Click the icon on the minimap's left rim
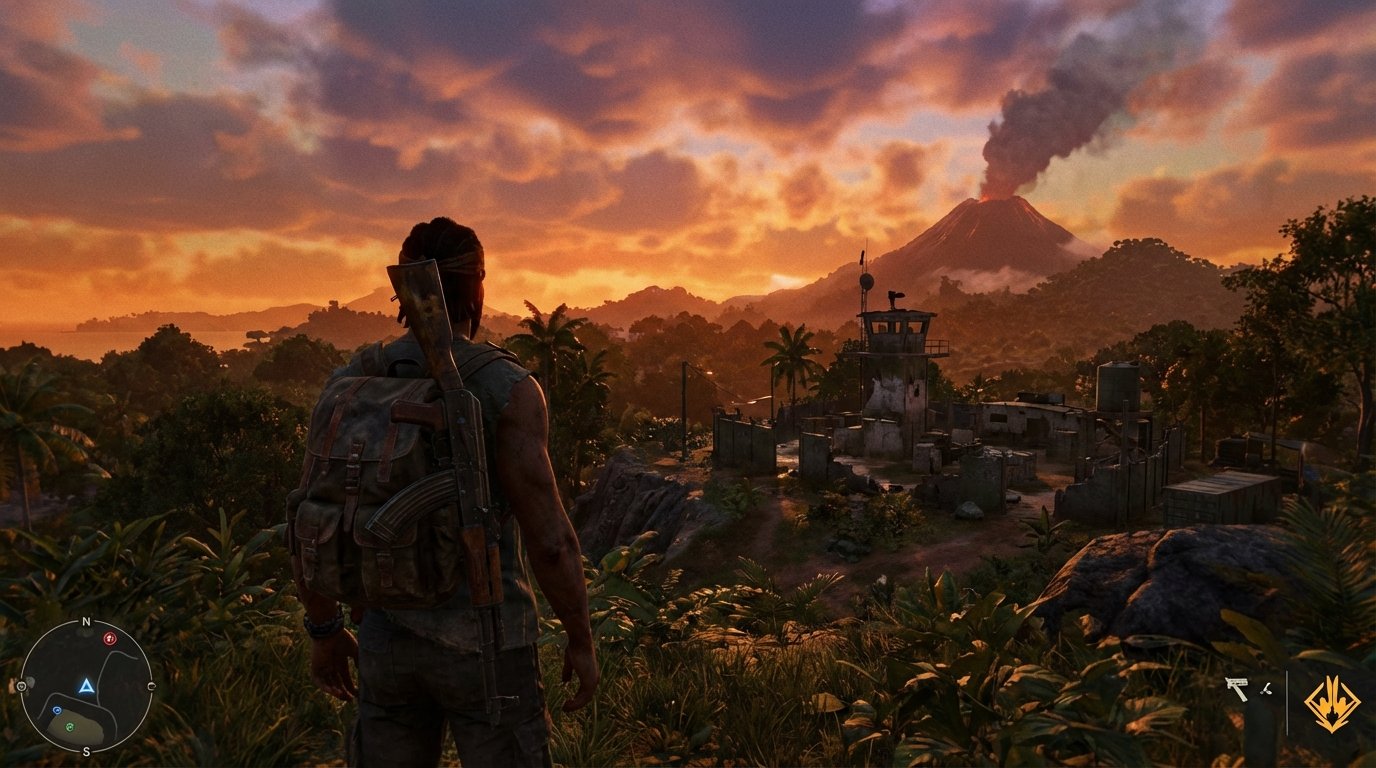Screen dimensions: 1376x768 click(23, 685)
